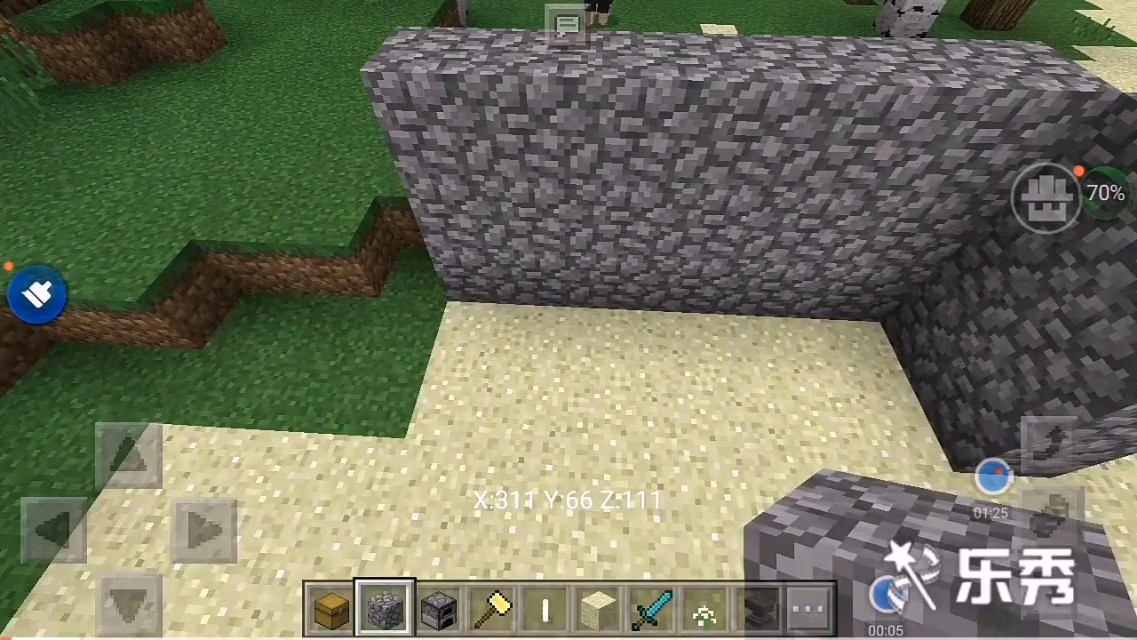Tap the move left arrow
The width and height of the screenshot is (1137, 640).
(53, 529)
